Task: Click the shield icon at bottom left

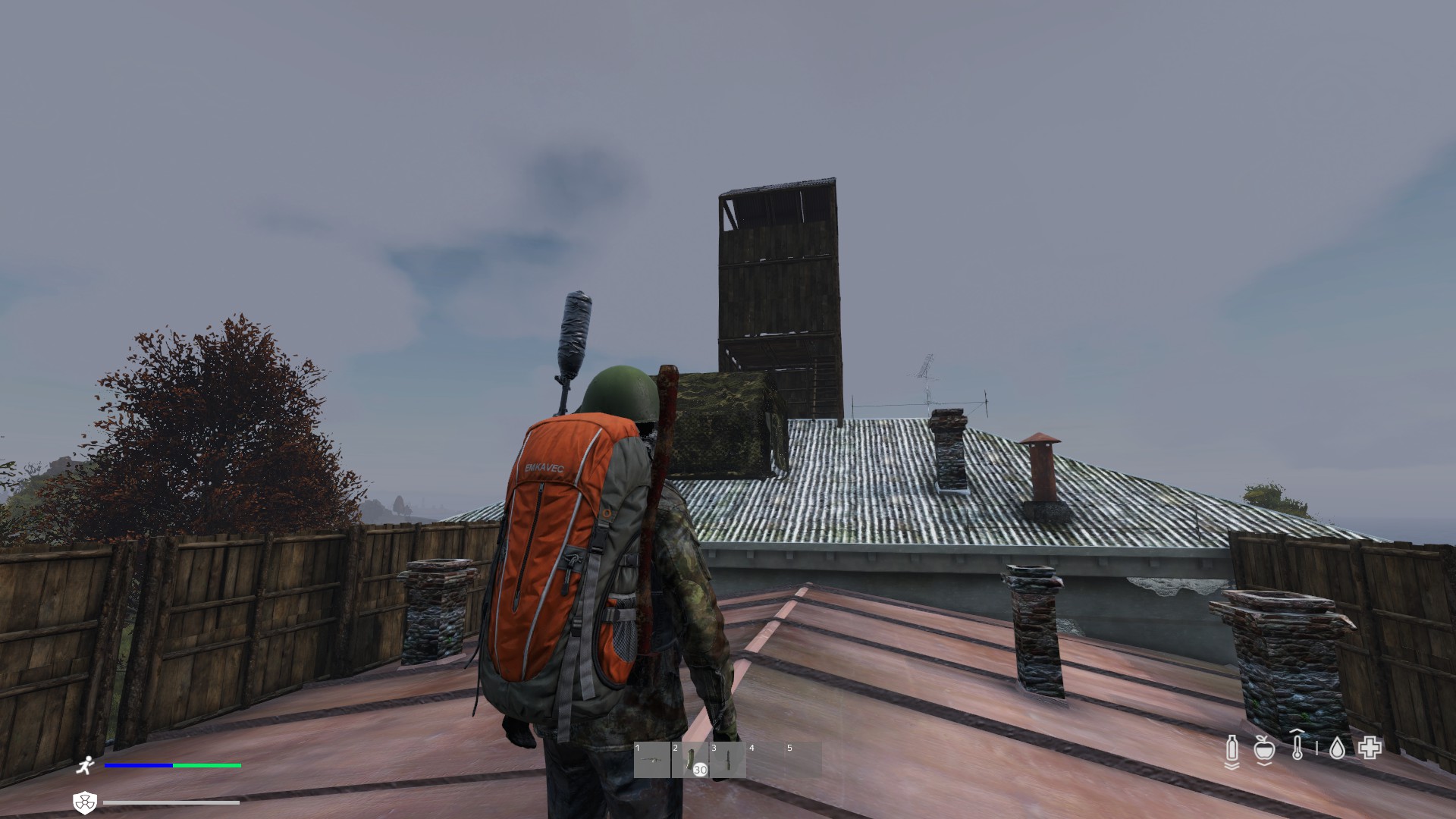Action: 84,802
